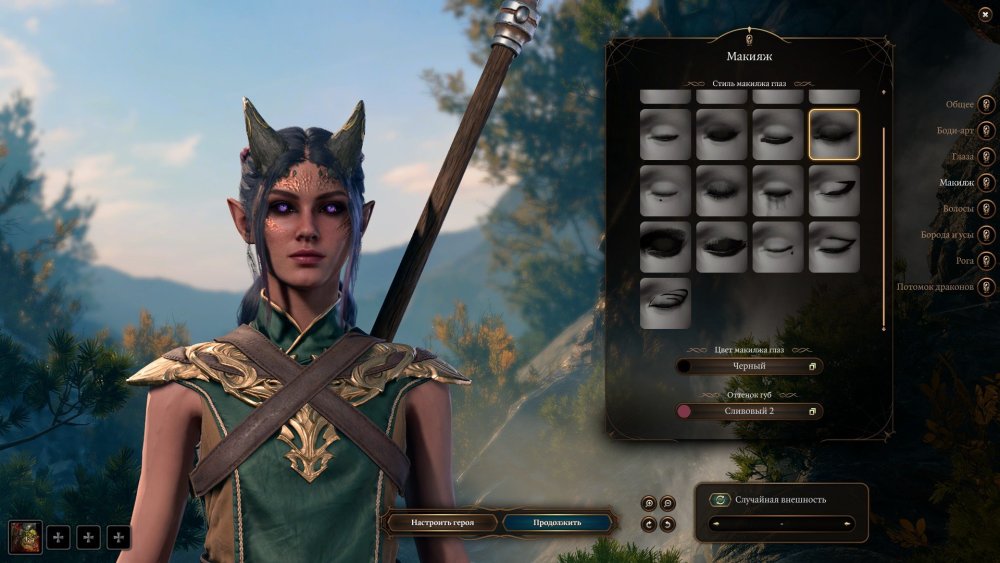Close the character creation screen
The height and width of the screenshot is (563, 1000).
click(x=985, y=14)
